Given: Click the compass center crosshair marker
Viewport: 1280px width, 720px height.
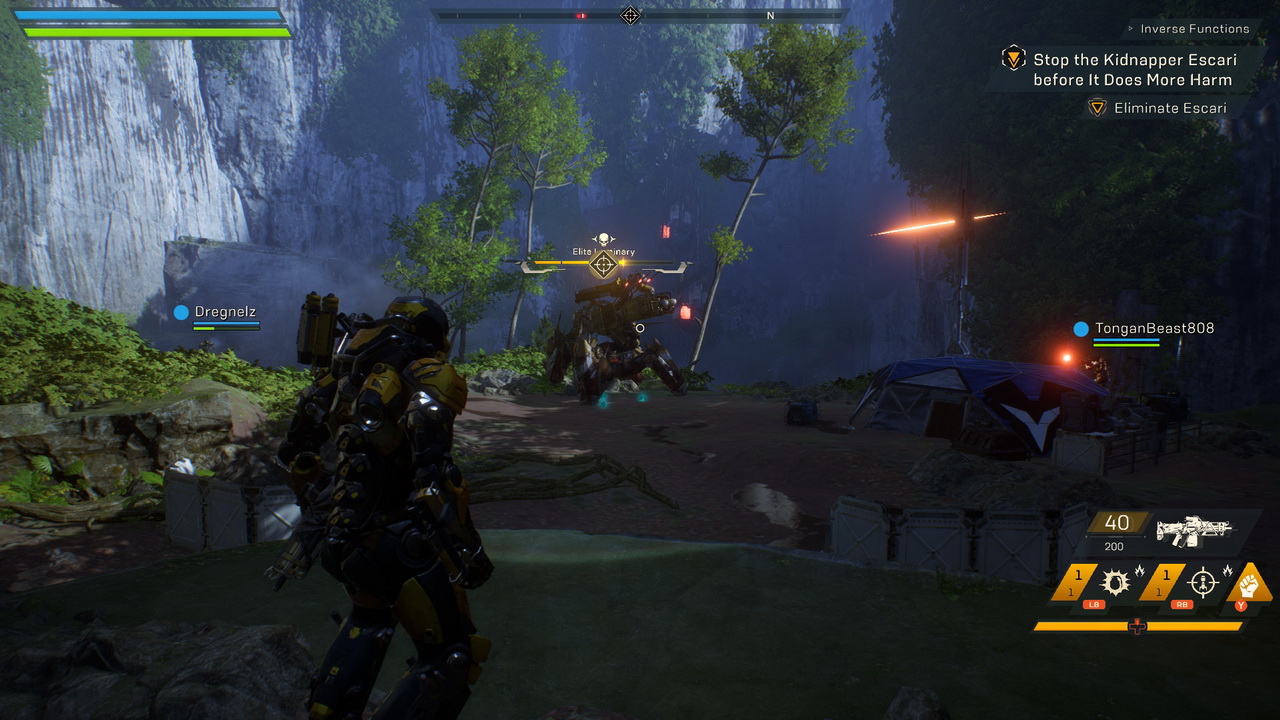Looking at the screenshot, I should 630,15.
